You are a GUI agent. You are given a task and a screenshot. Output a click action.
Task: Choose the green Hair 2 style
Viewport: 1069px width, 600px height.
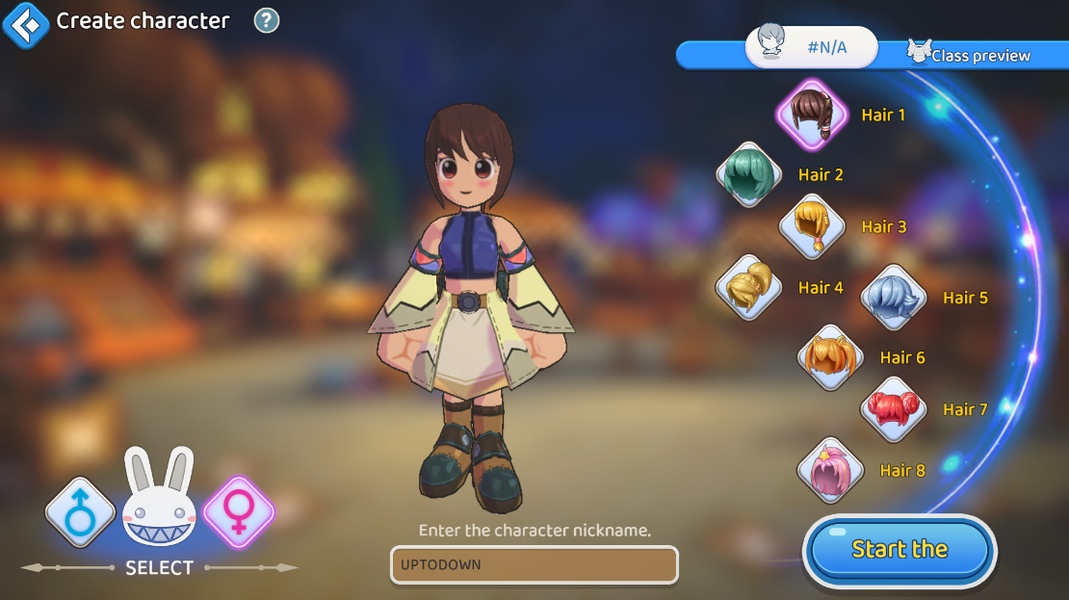748,175
